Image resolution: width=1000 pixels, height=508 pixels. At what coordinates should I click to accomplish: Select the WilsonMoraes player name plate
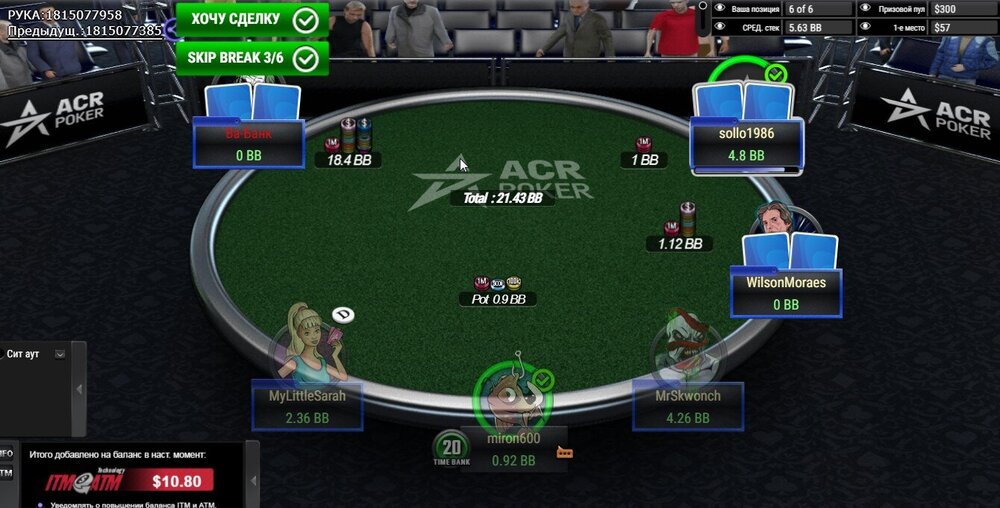tap(786, 292)
